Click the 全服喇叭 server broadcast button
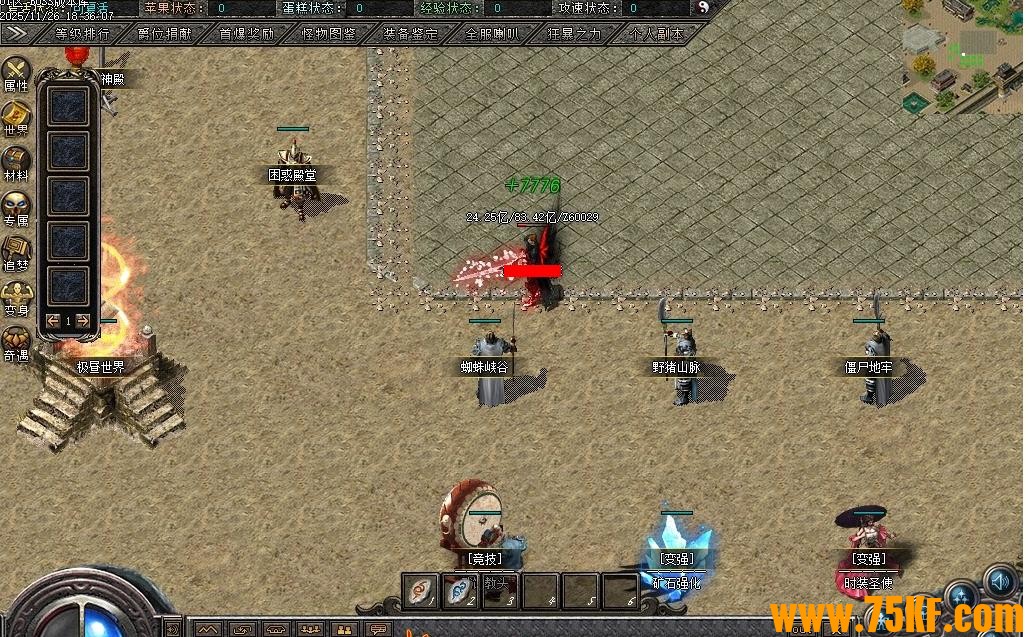 click(x=493, y=33)
